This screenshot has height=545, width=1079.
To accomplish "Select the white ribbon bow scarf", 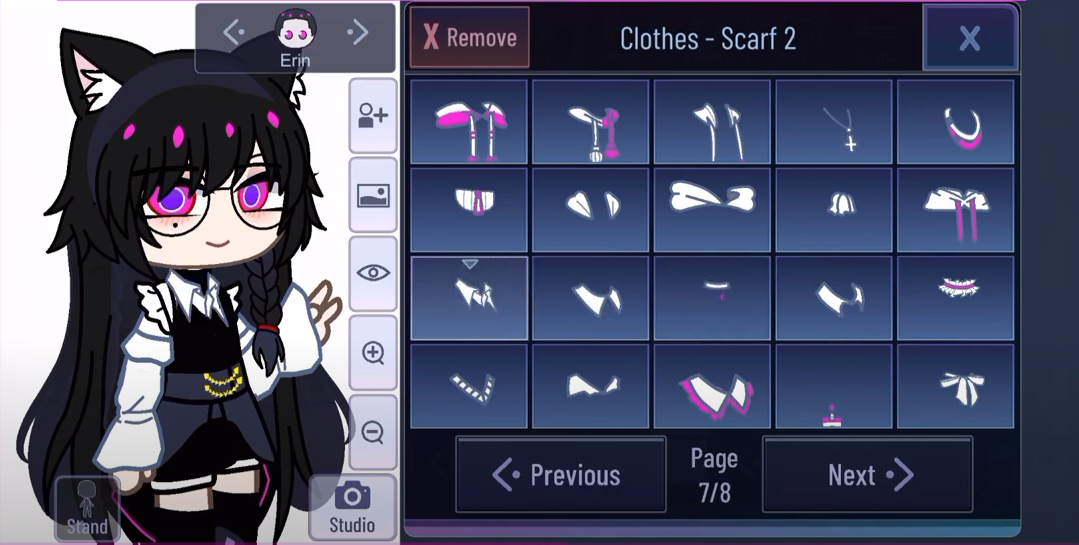I will click(x=955, y=386).
